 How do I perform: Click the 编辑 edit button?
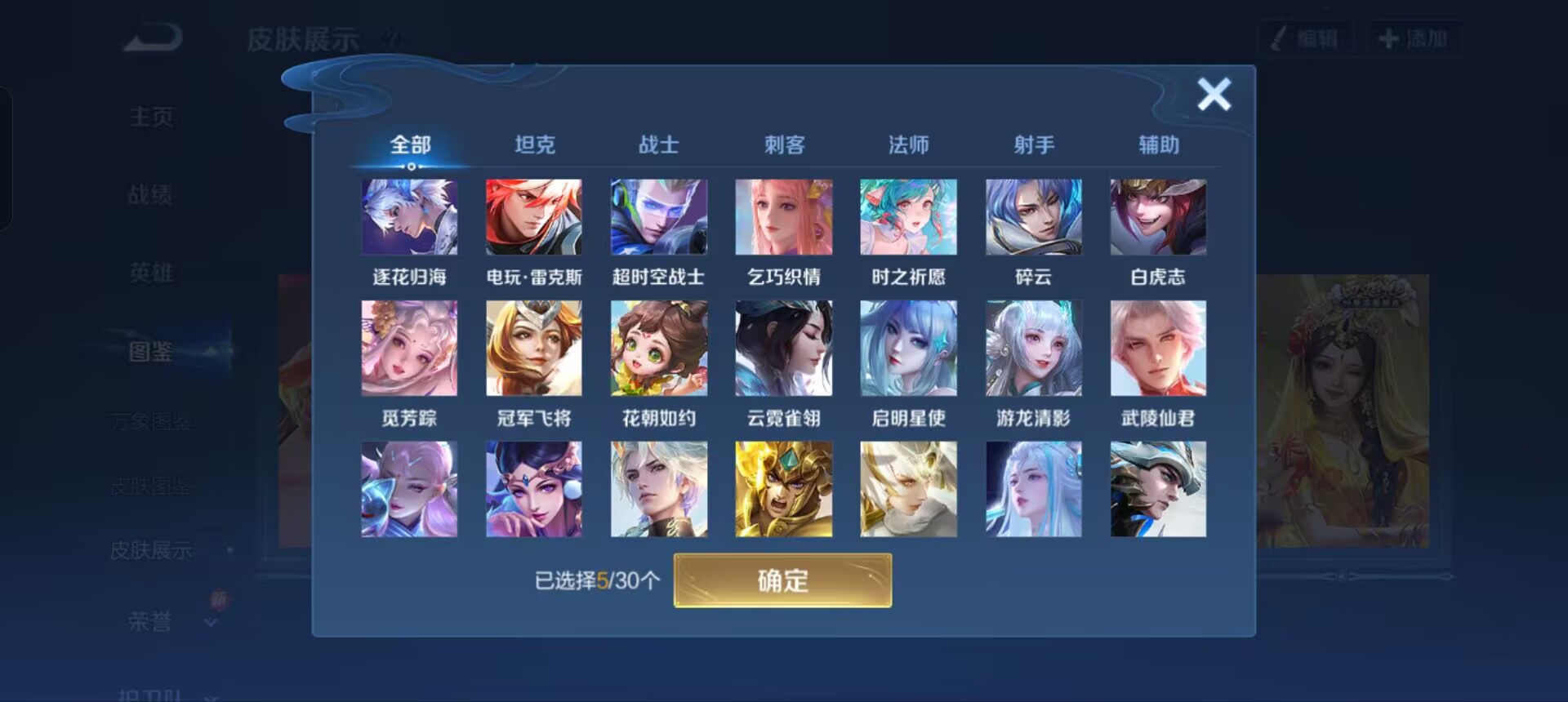[1304, 36]
